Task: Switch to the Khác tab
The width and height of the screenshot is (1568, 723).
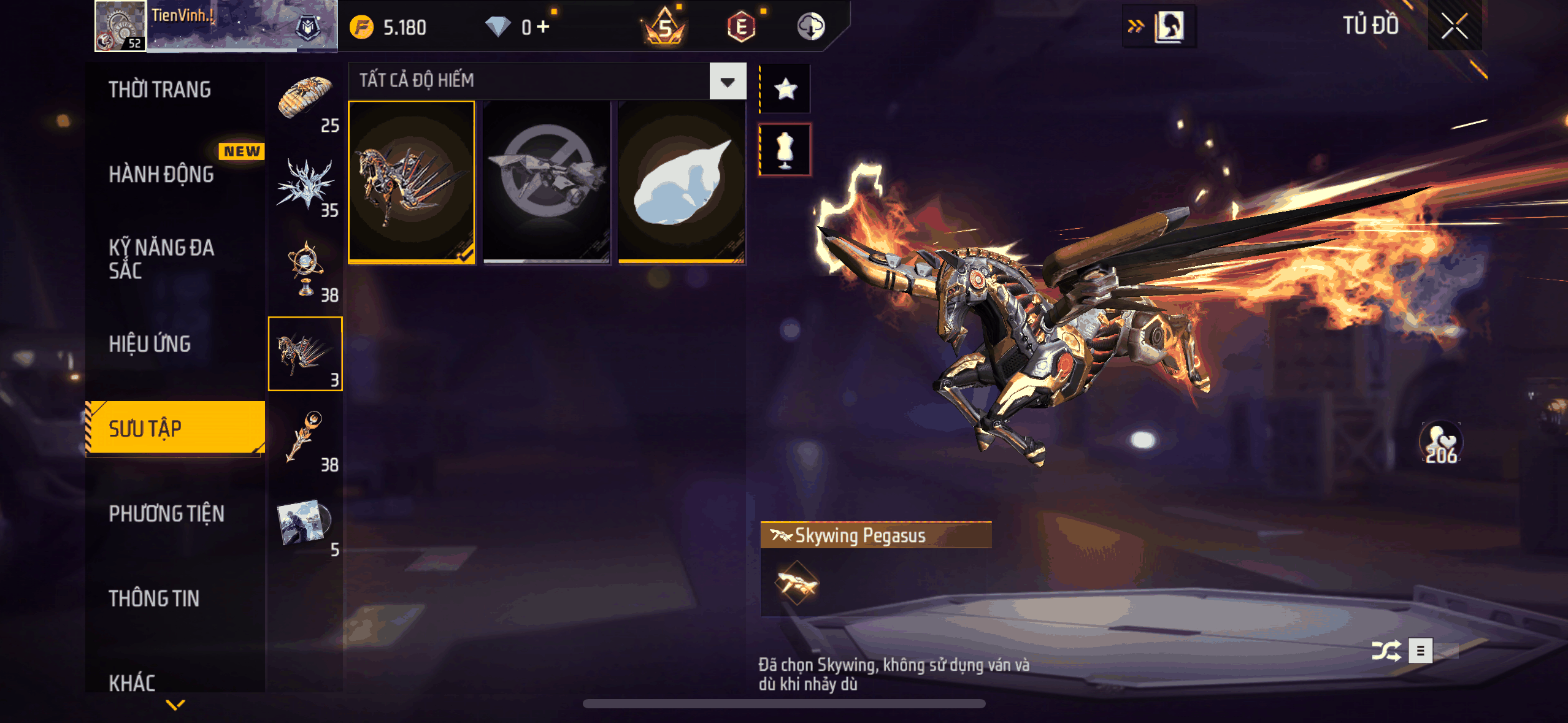Action: 132,682
